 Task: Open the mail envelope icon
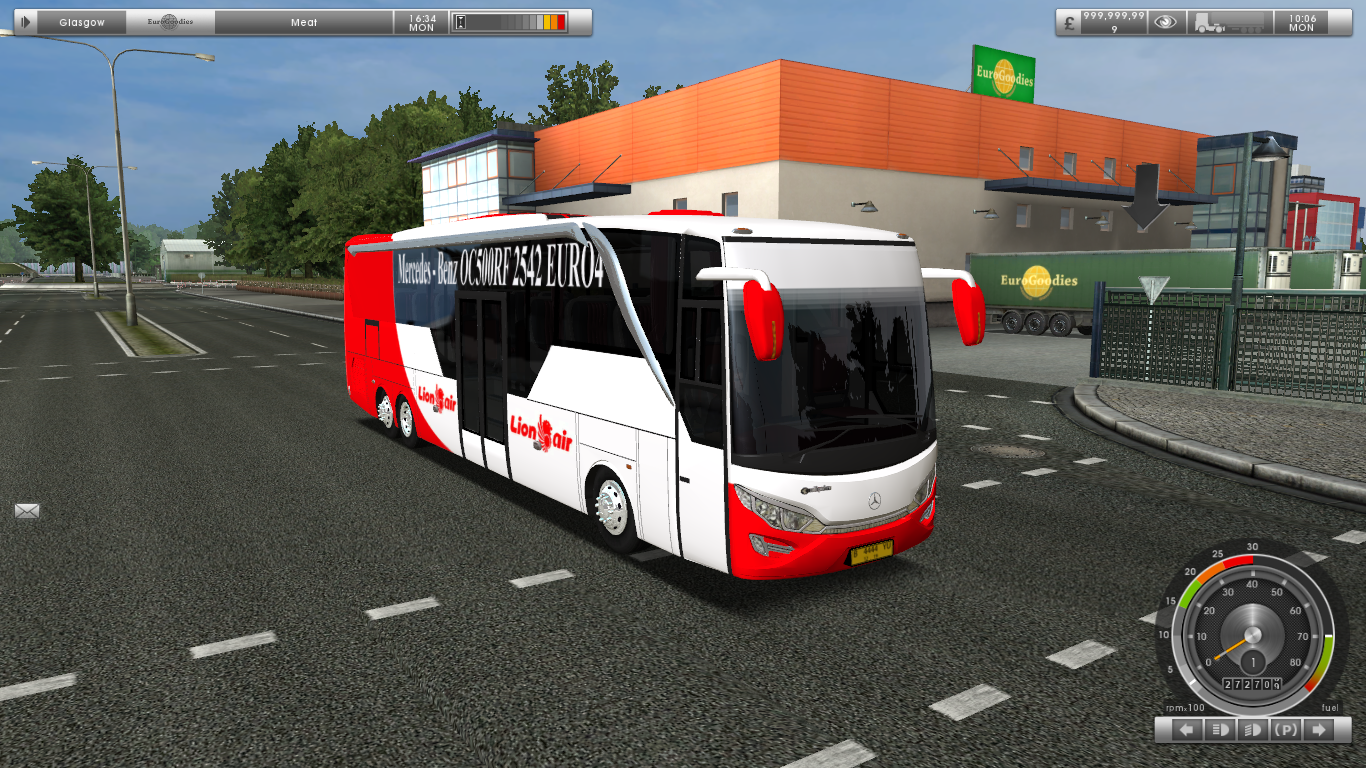click(25, 513)
